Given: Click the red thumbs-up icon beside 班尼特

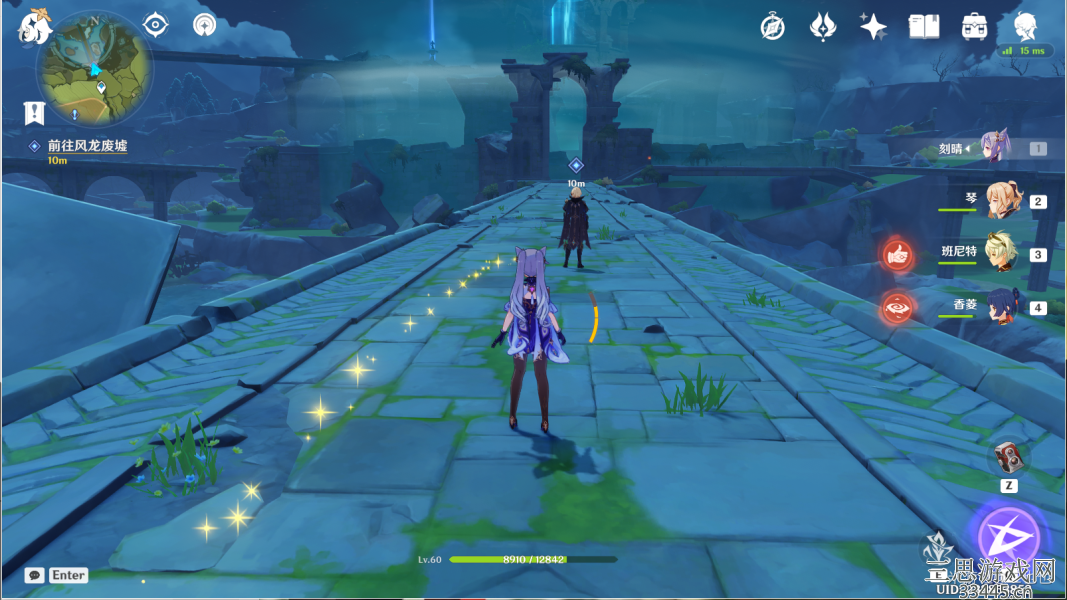Looking at the screenshot, I should coord(898,255).
